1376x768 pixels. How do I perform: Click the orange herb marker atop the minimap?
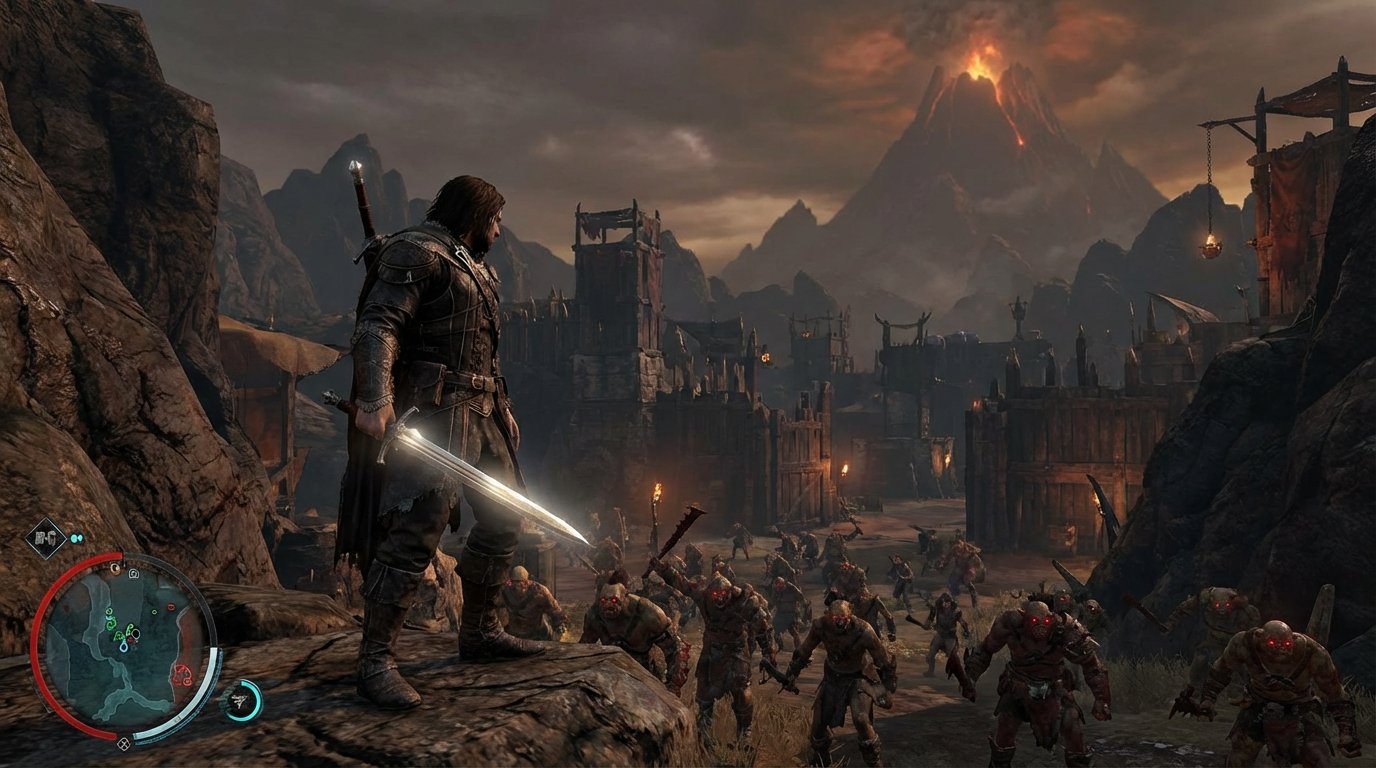[x=116, y=567]
